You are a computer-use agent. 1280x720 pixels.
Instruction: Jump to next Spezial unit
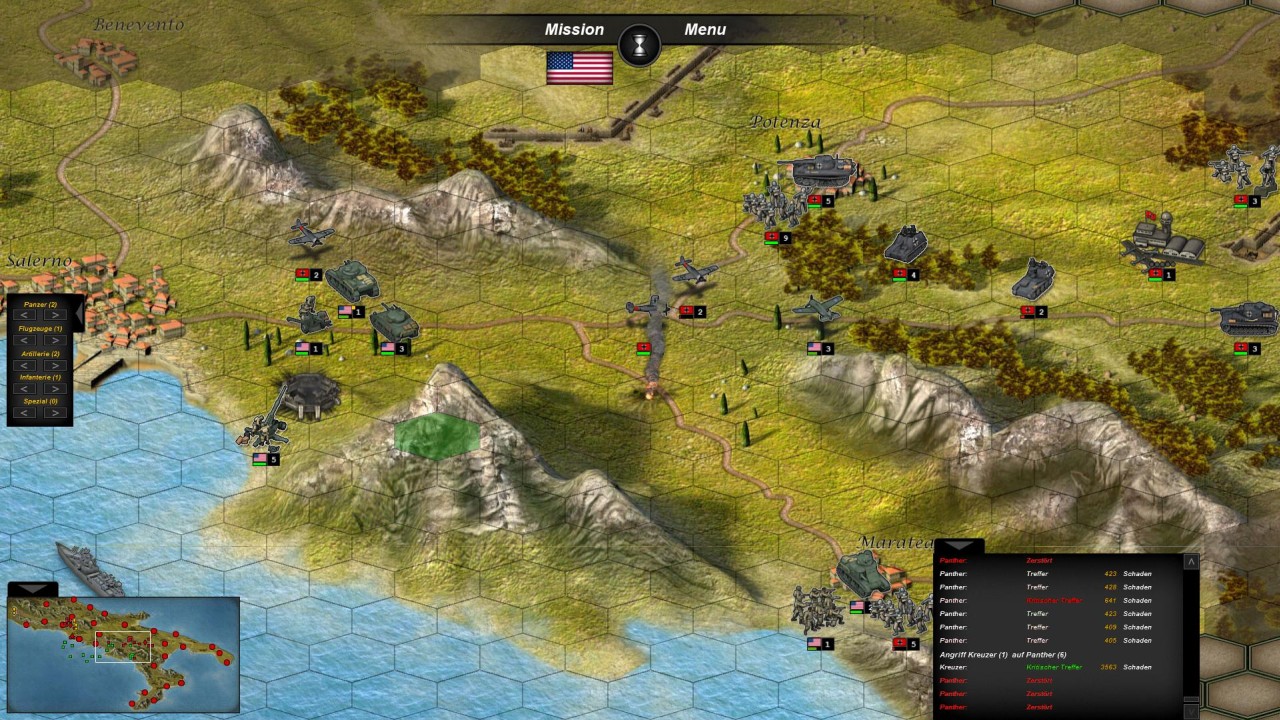[54, 413]
